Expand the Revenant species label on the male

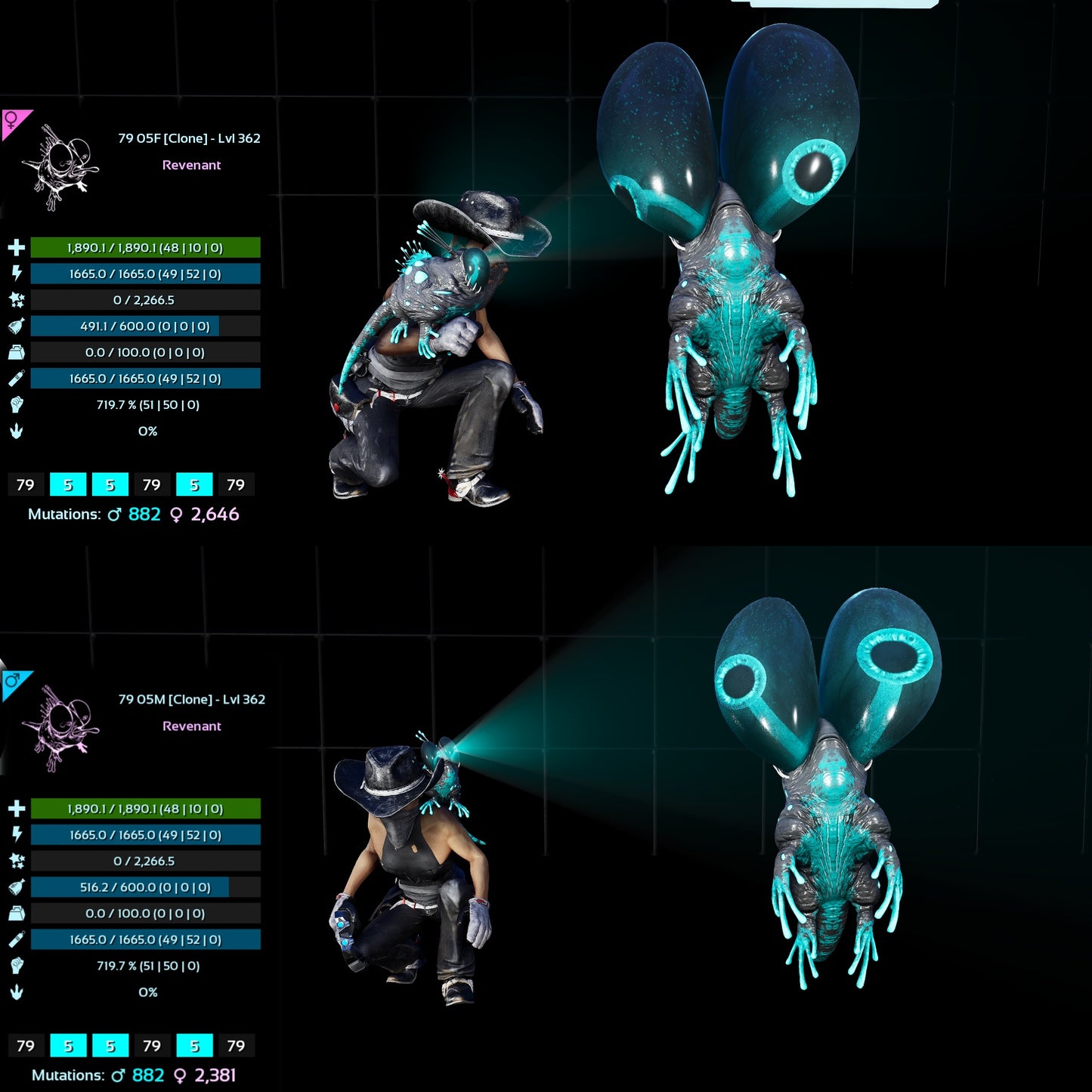(x=192, y=725)
